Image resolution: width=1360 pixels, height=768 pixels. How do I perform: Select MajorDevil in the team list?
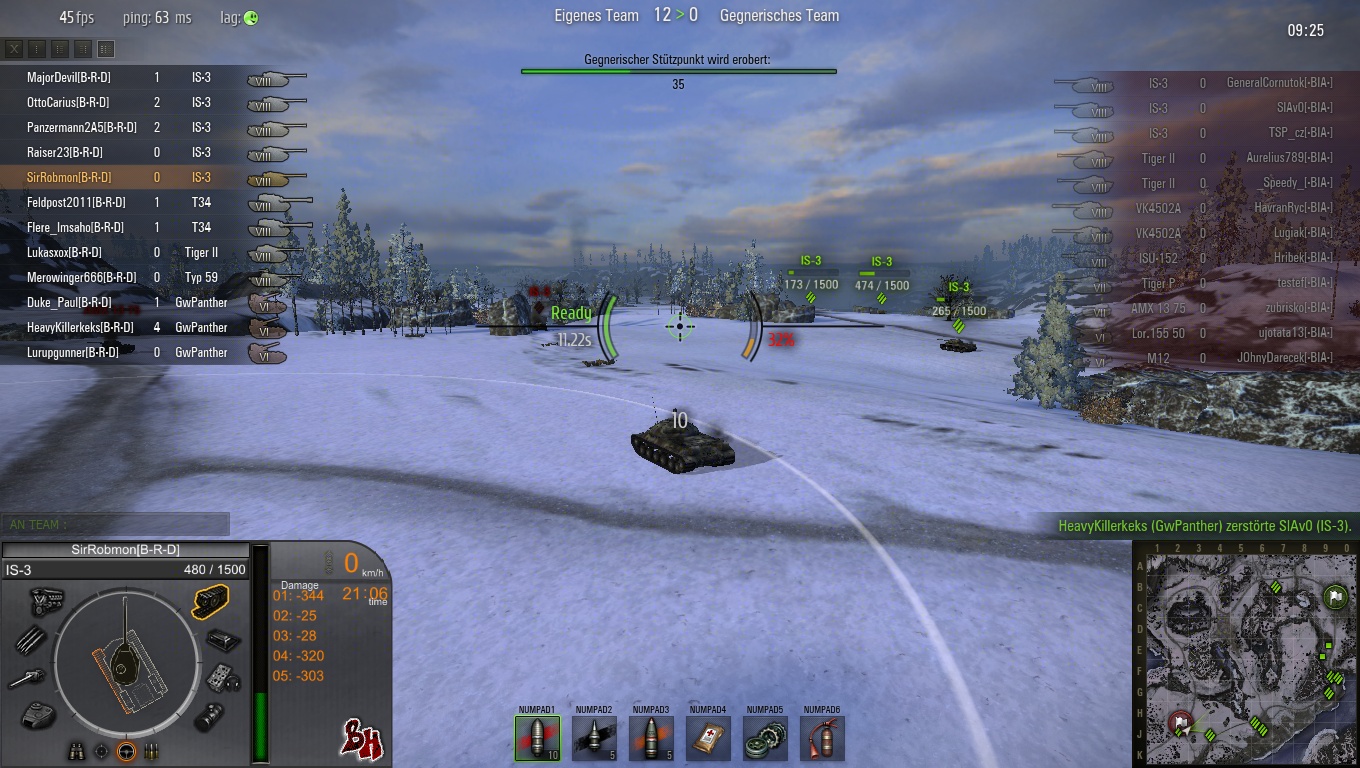[68, 77]
